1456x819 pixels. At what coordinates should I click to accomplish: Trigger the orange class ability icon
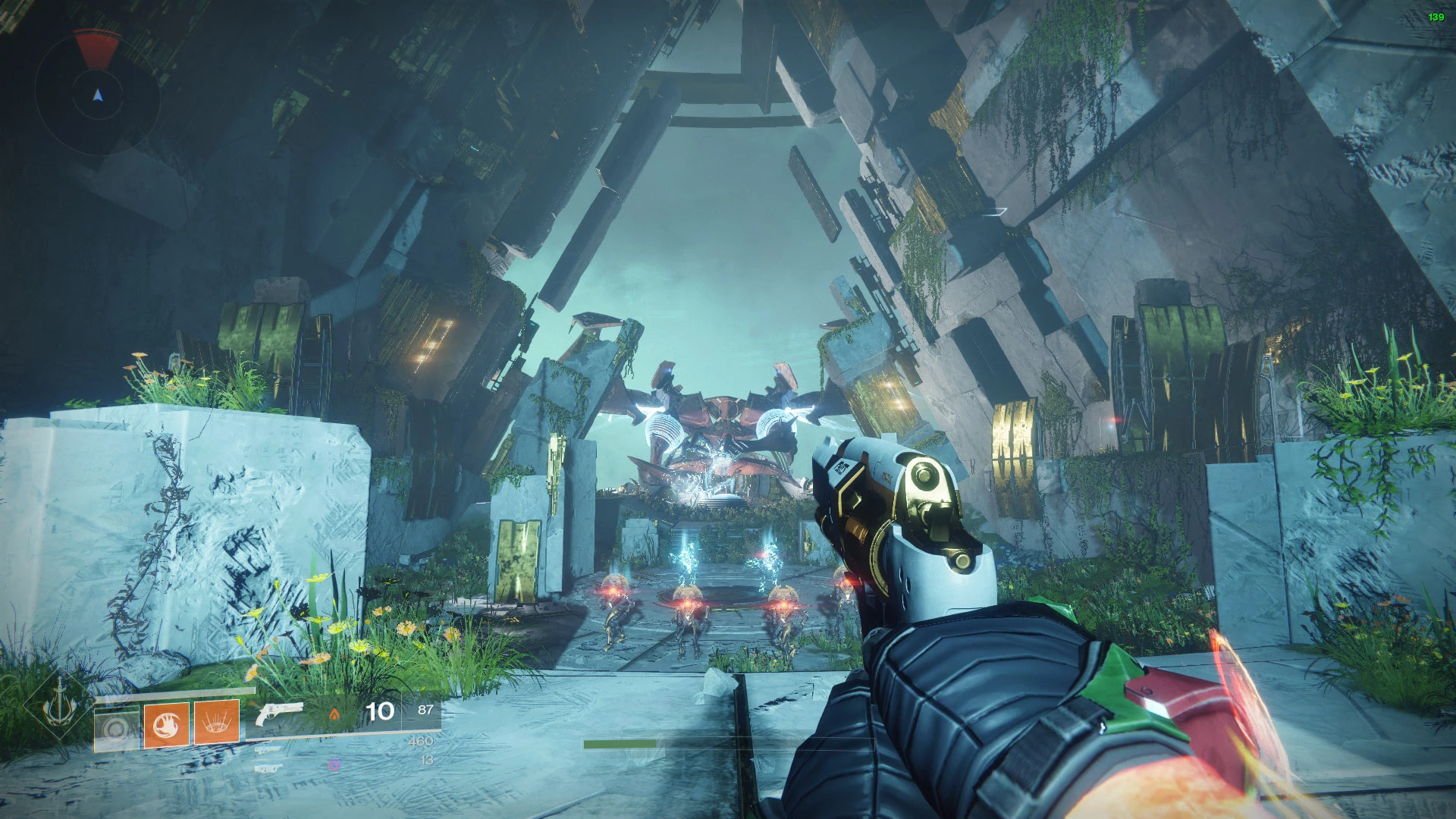pyautogui.click(x=217, y=723)
